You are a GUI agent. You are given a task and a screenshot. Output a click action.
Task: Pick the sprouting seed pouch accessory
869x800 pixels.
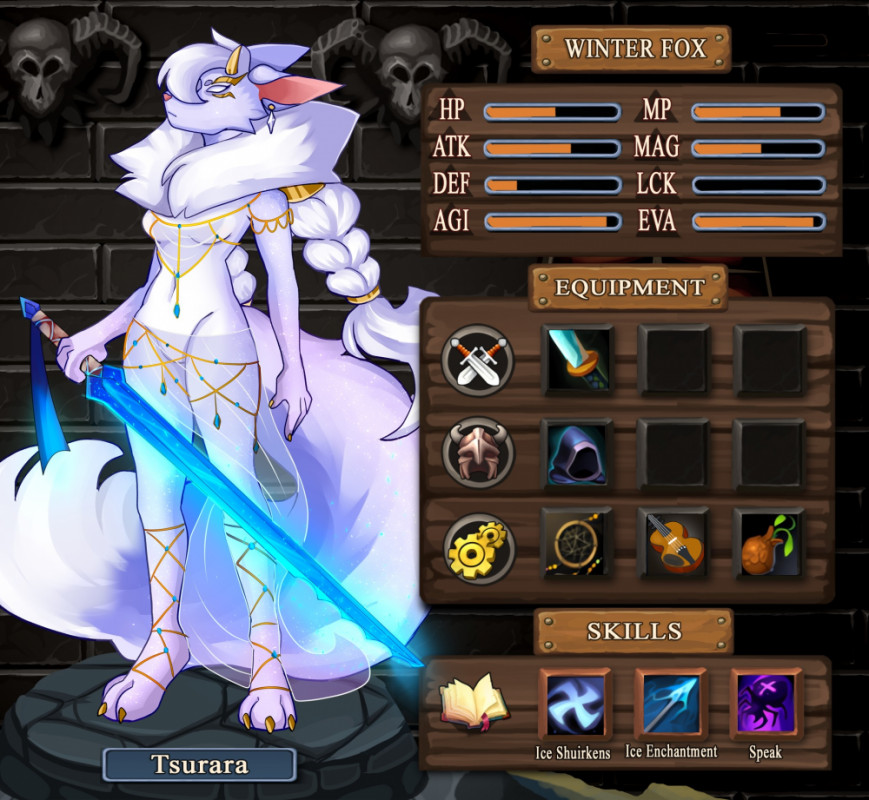tap(768, 544)
